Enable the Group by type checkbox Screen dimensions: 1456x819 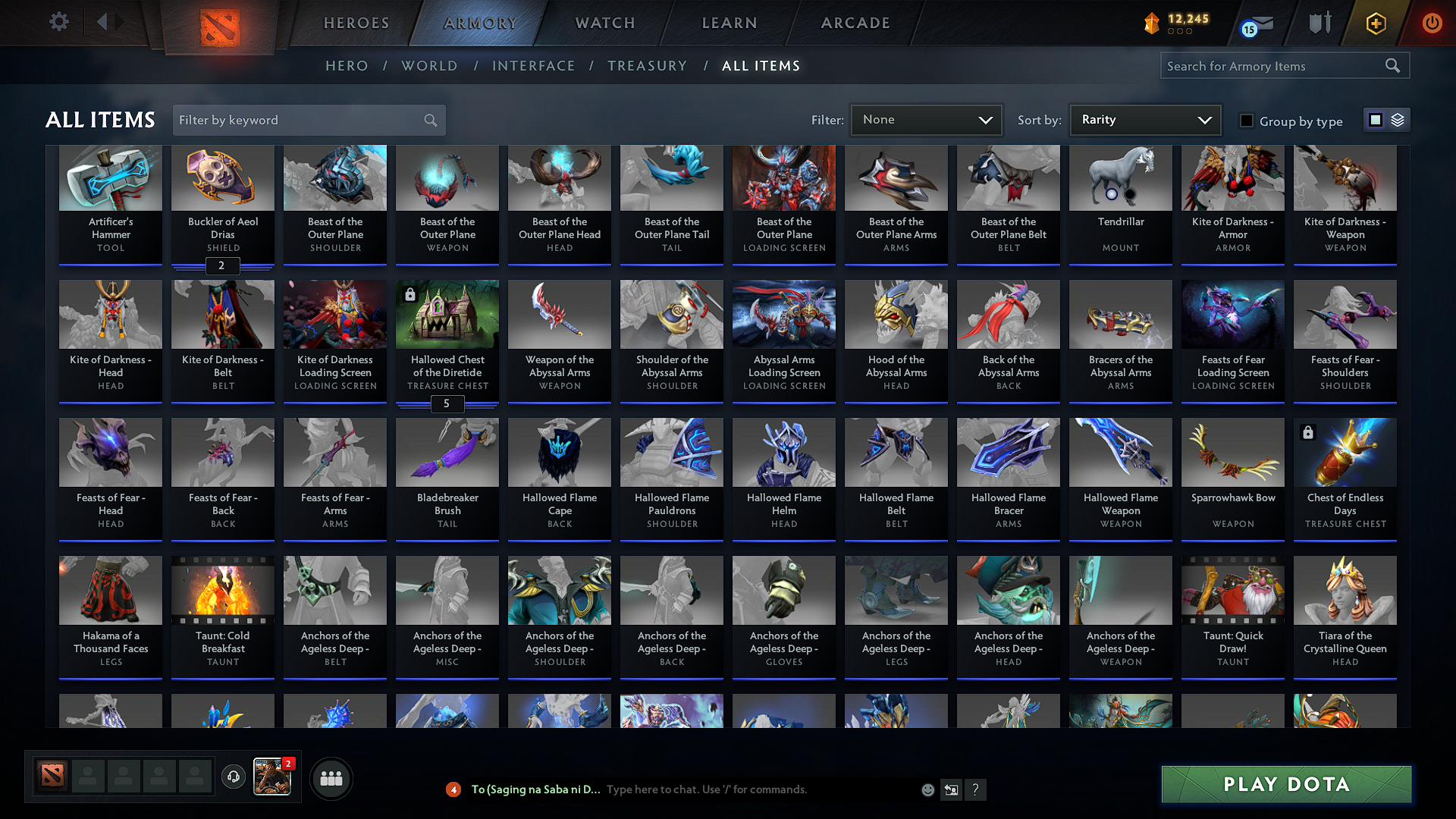1247,120
